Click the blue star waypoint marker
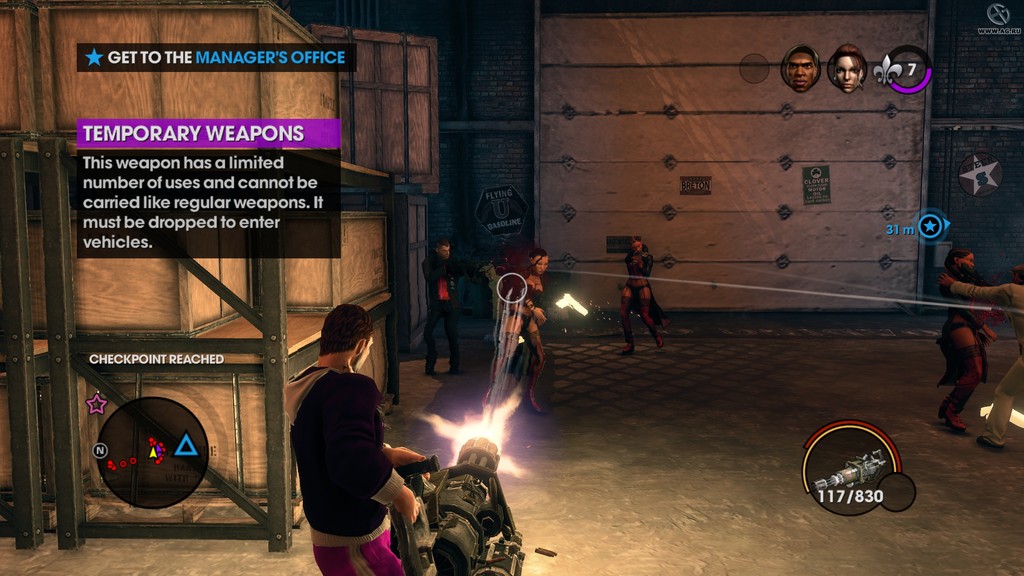 pyautogui.click(x=931, y=227)
